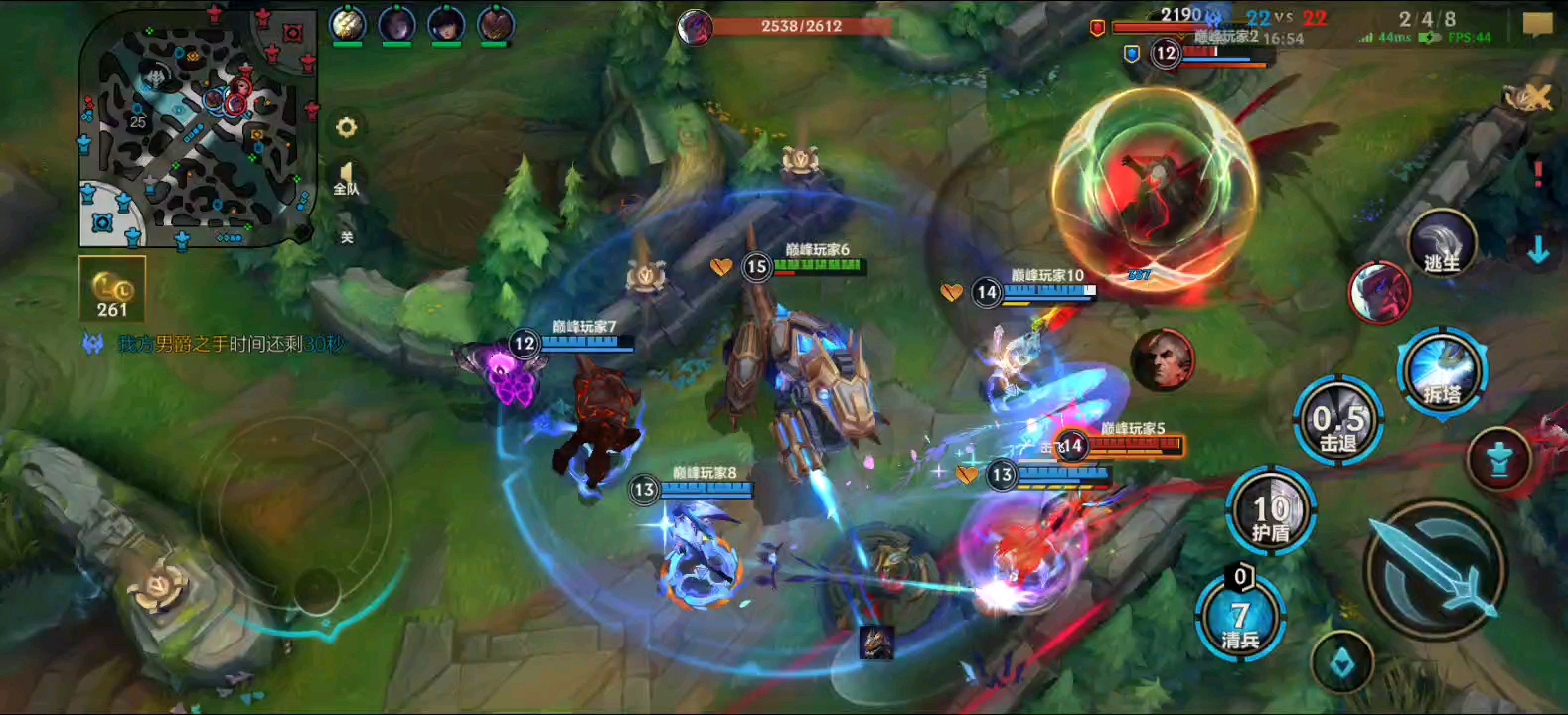Tap the crossed-out golden icon at the right edge
The height and width of the screenshot is (715, 1568).
1528,97
